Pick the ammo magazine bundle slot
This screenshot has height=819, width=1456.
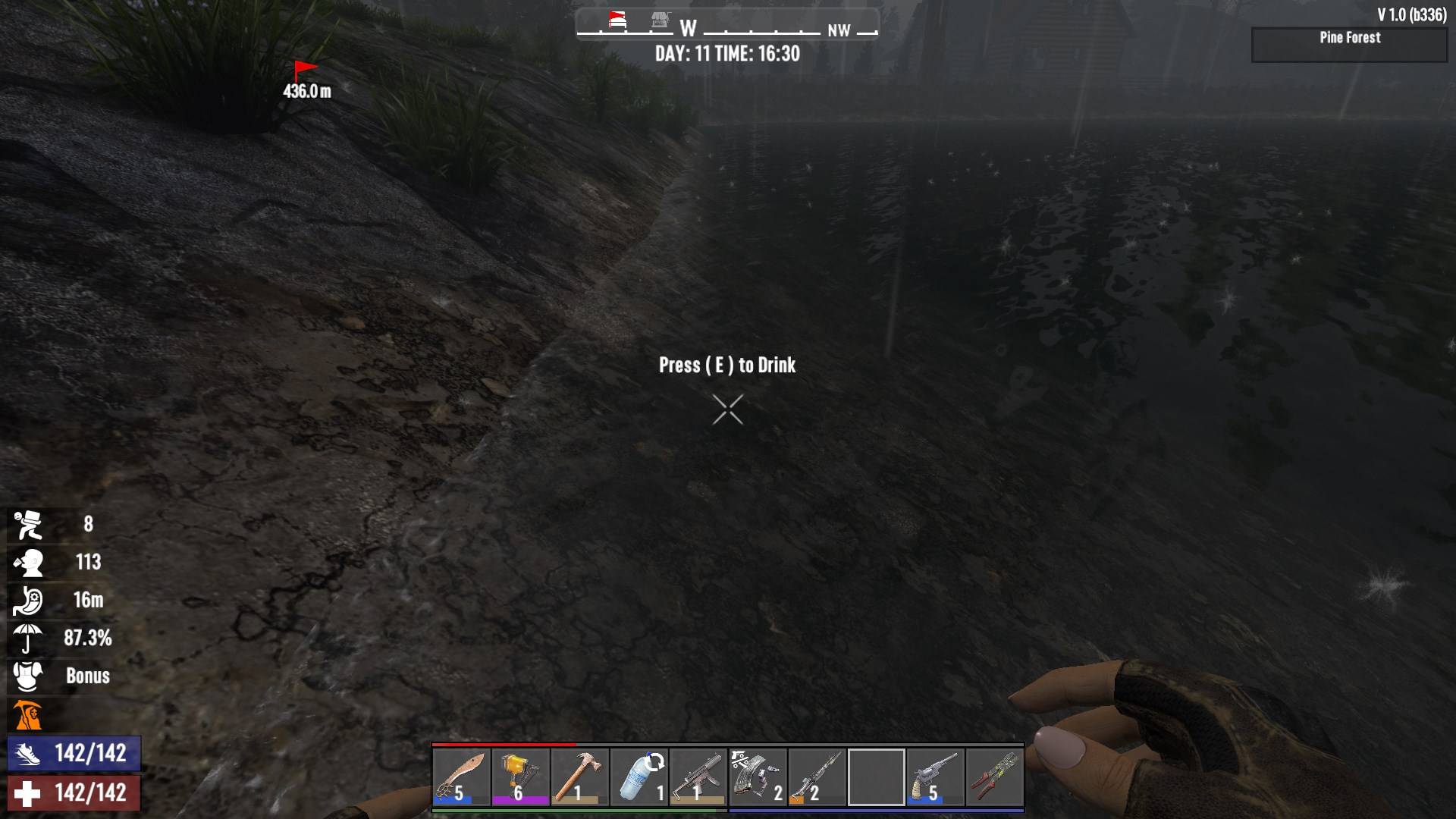(x=757, y=777)
